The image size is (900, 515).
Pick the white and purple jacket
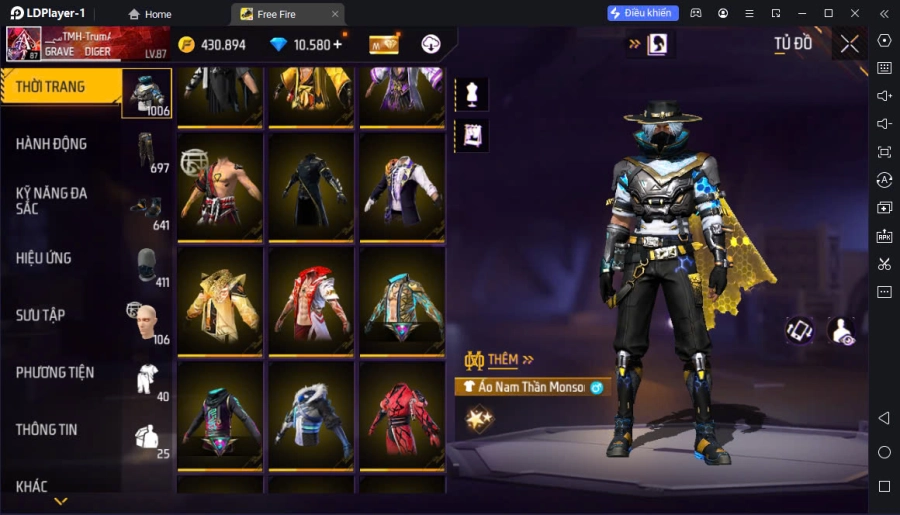401,186
